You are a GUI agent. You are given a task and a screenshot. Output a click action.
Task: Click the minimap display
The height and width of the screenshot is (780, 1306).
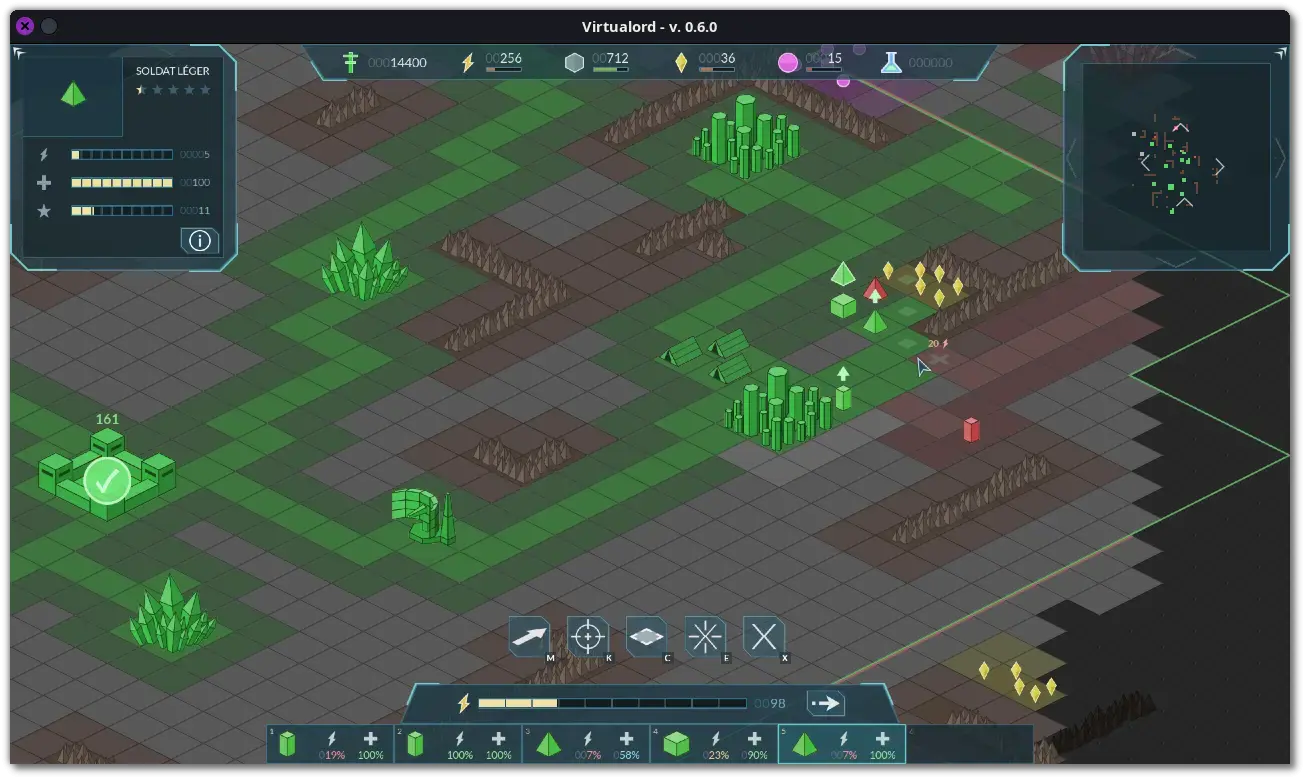point(1176,158)
